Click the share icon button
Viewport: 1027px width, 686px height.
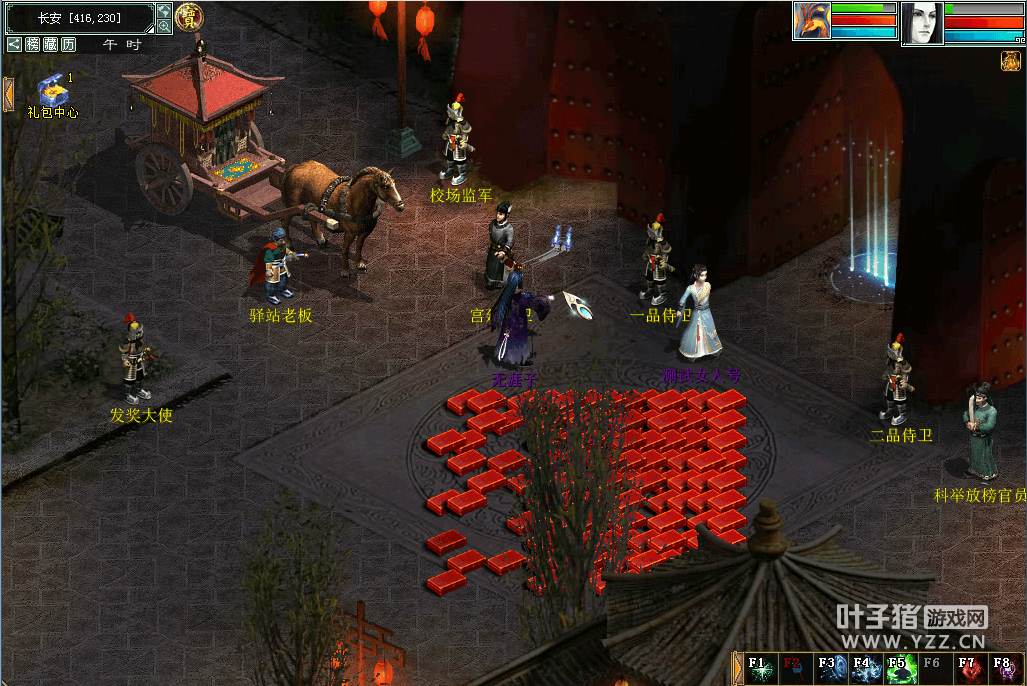pos(14,45)
